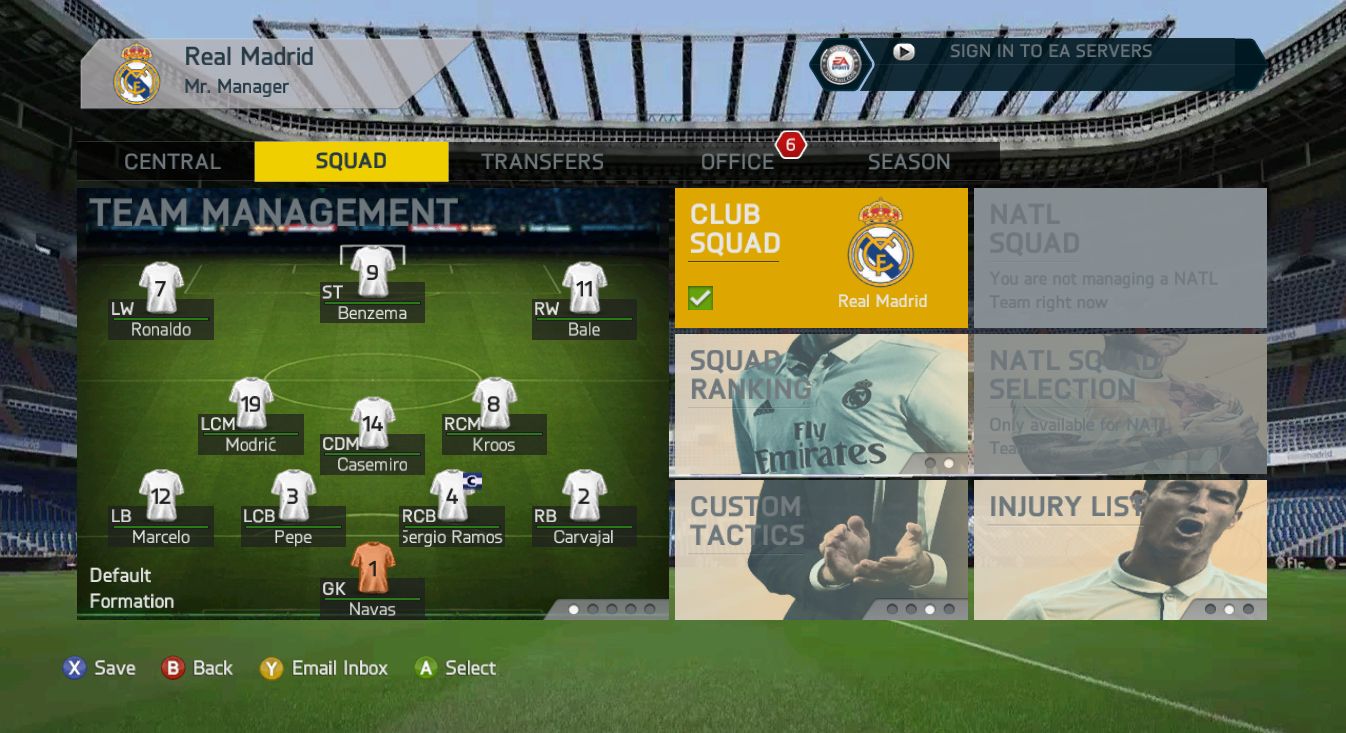Viewport: 1346px width, 733px height.
Task: Sign in to EA Servers
Action: point(1050,52)
